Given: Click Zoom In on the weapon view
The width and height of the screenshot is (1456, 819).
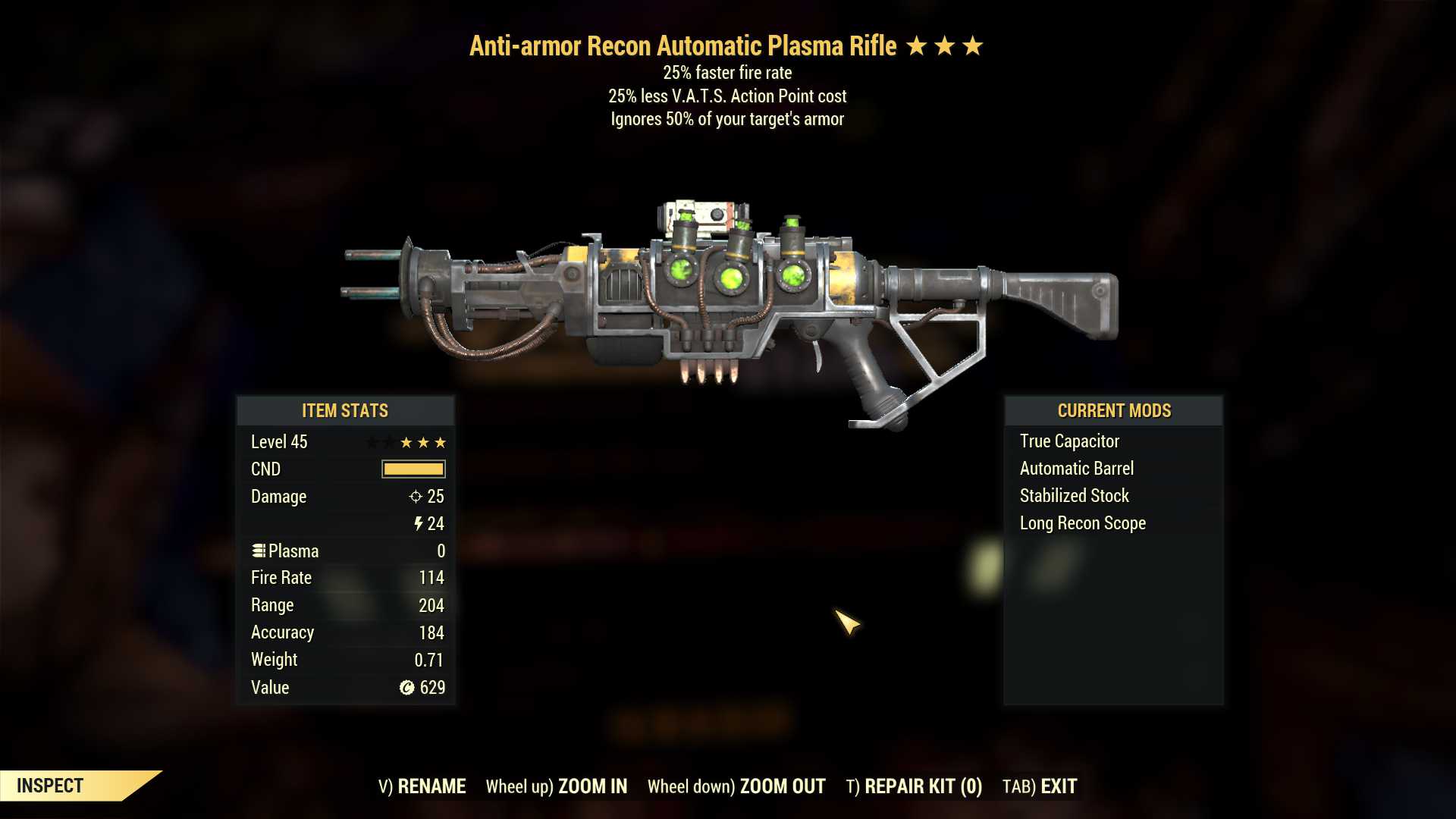Looking at the screenshot, I should tap(557, 786).
